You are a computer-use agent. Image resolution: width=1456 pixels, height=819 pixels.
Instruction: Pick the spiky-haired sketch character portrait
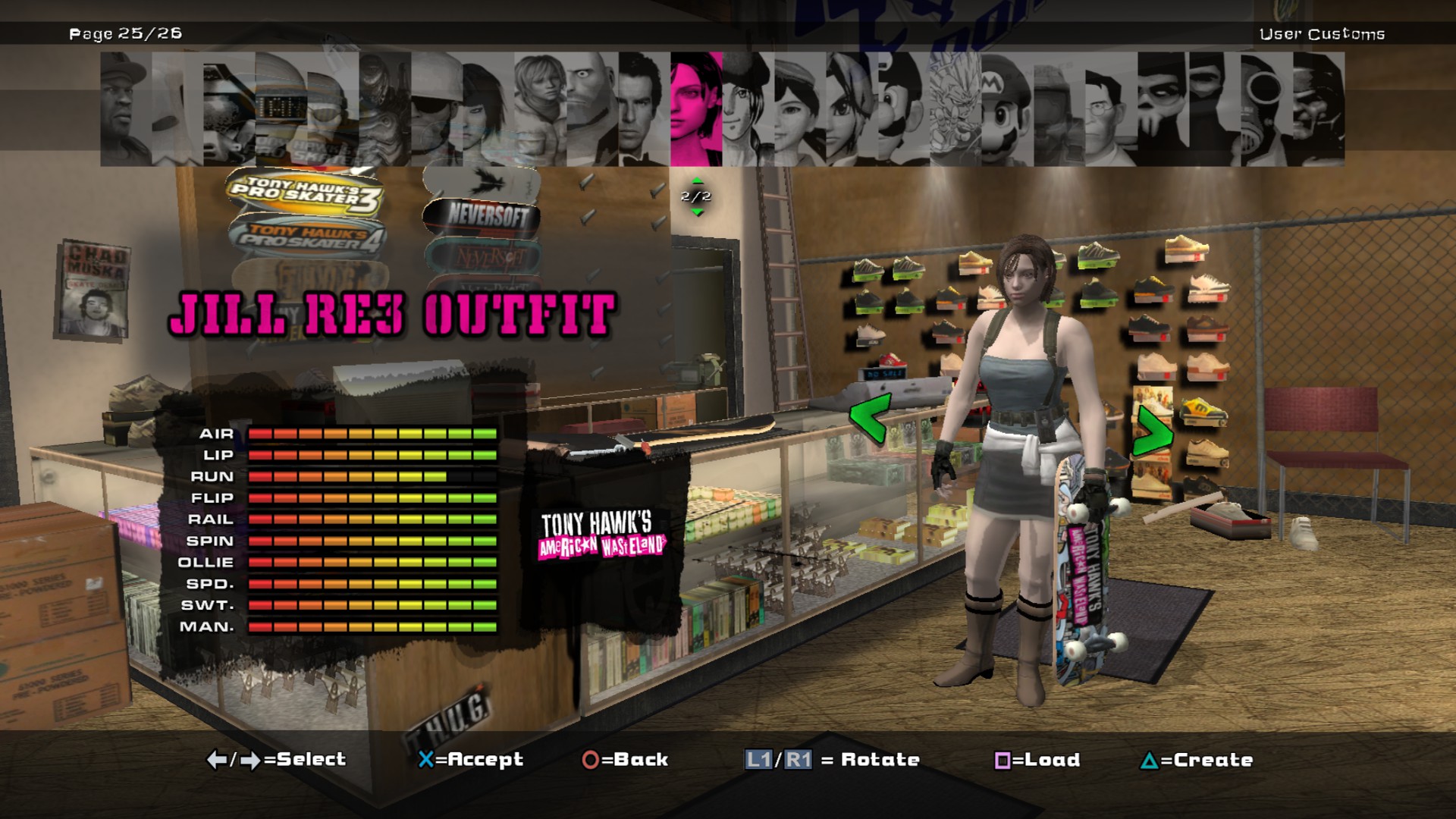click(955, 108)
